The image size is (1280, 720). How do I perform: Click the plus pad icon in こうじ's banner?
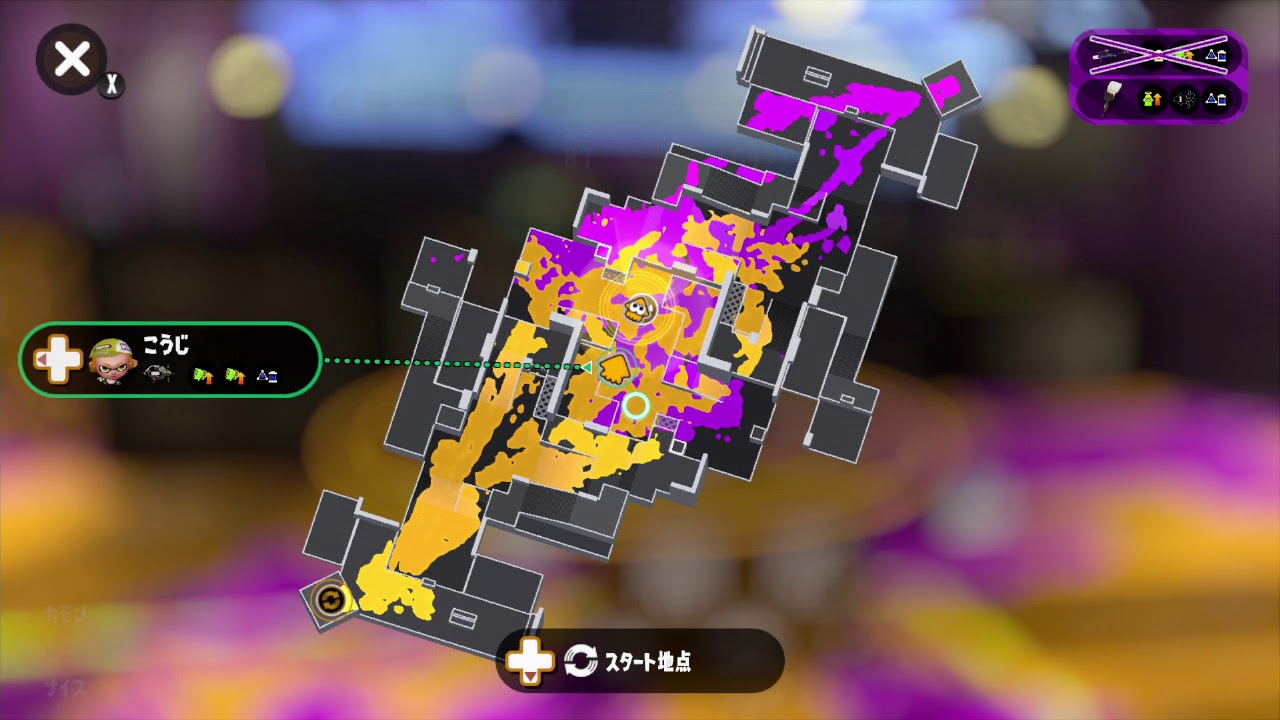pyautogui.click(x=57, y=359)
